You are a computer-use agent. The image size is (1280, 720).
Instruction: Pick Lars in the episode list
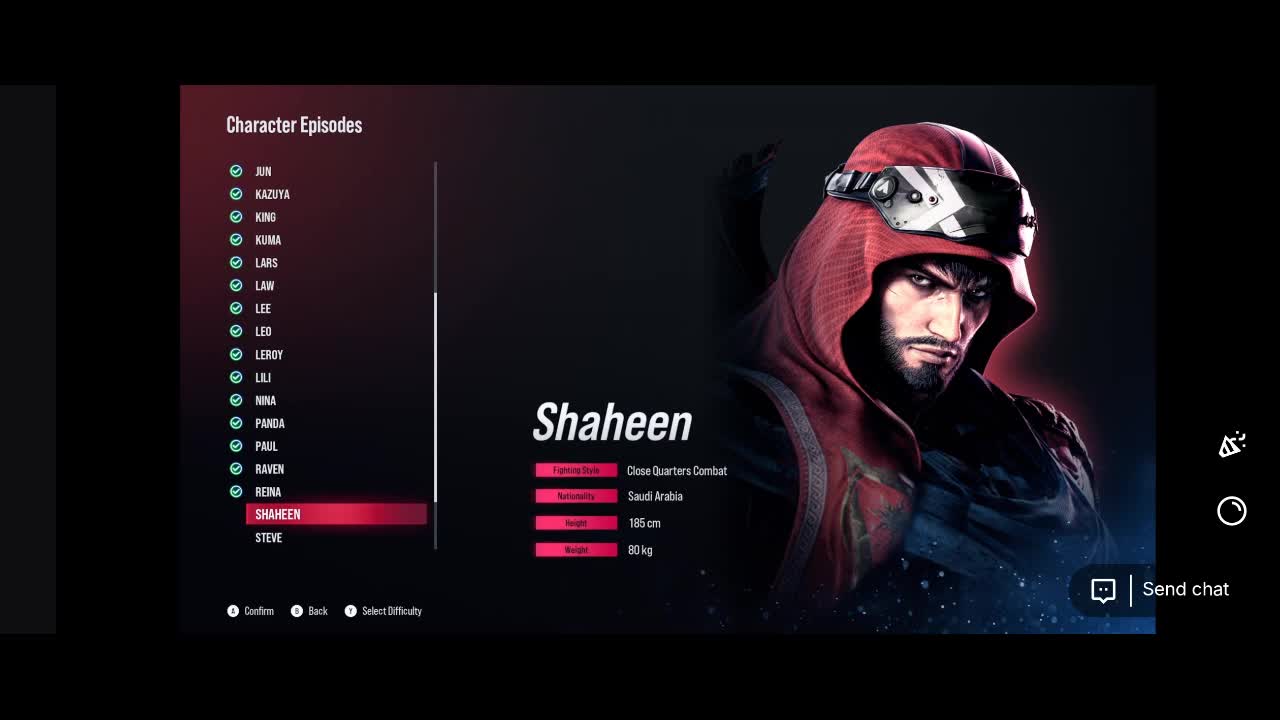point(266,263)
